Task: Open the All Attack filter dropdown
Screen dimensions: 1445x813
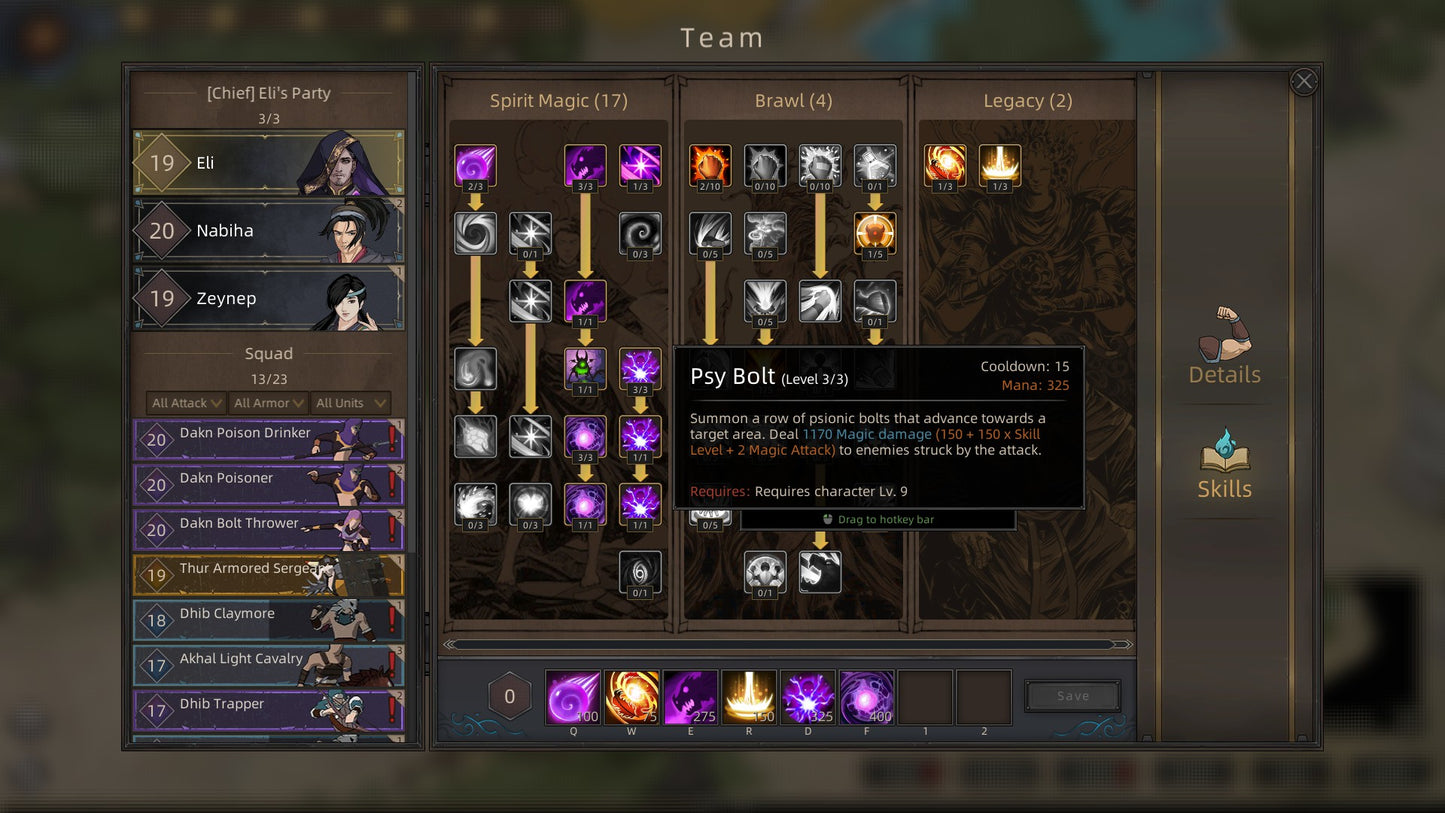Action: (x=187, y=403)
